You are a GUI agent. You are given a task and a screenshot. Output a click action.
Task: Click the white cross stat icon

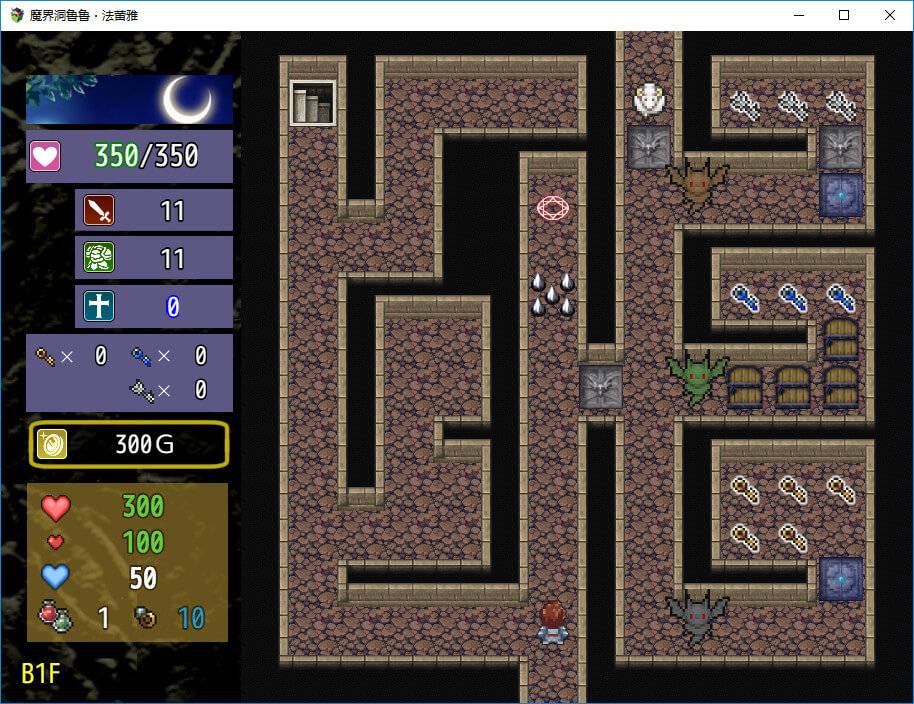click(x=99, y=306)
